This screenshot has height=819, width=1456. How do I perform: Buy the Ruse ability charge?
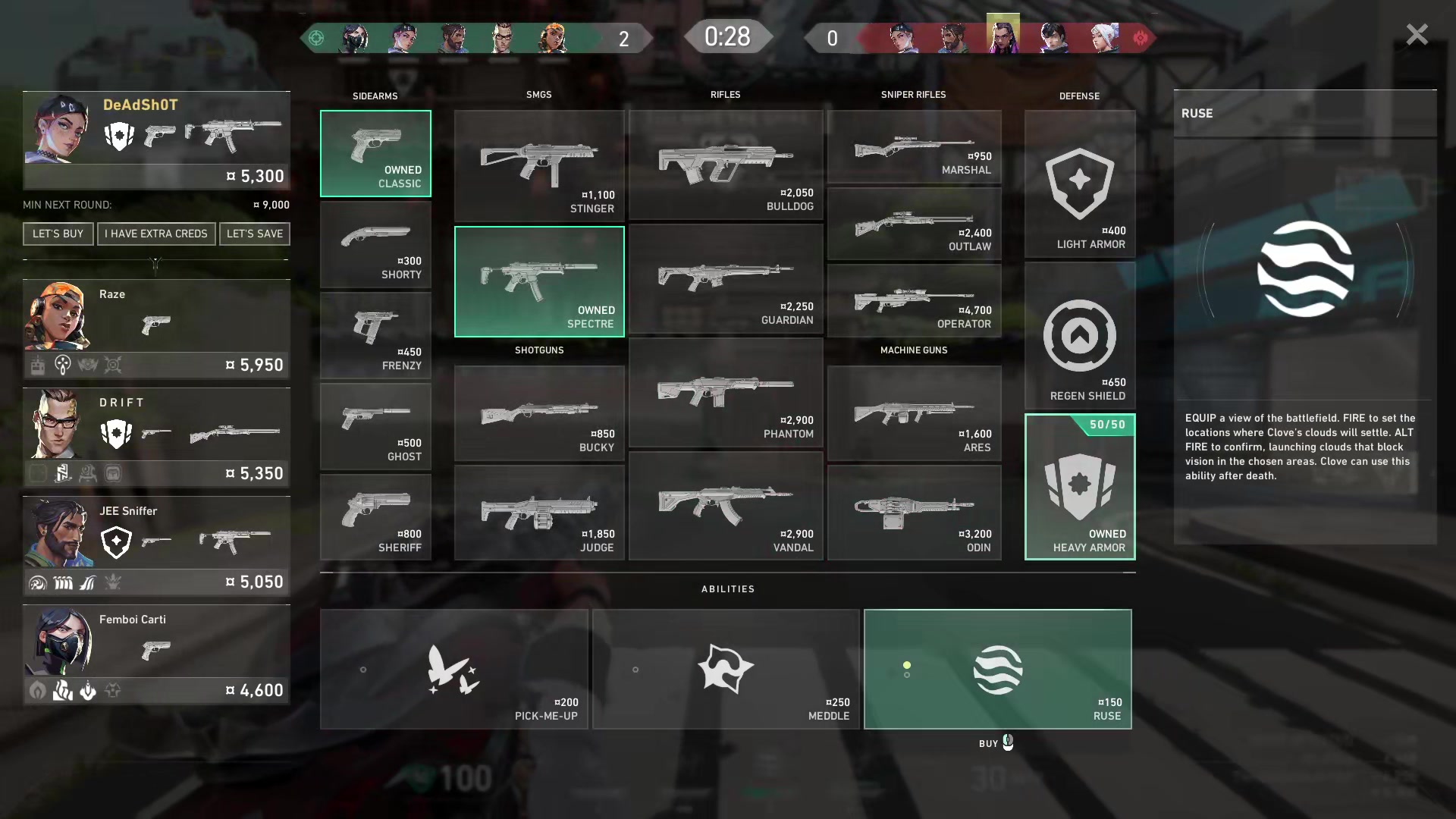(997, 669)
